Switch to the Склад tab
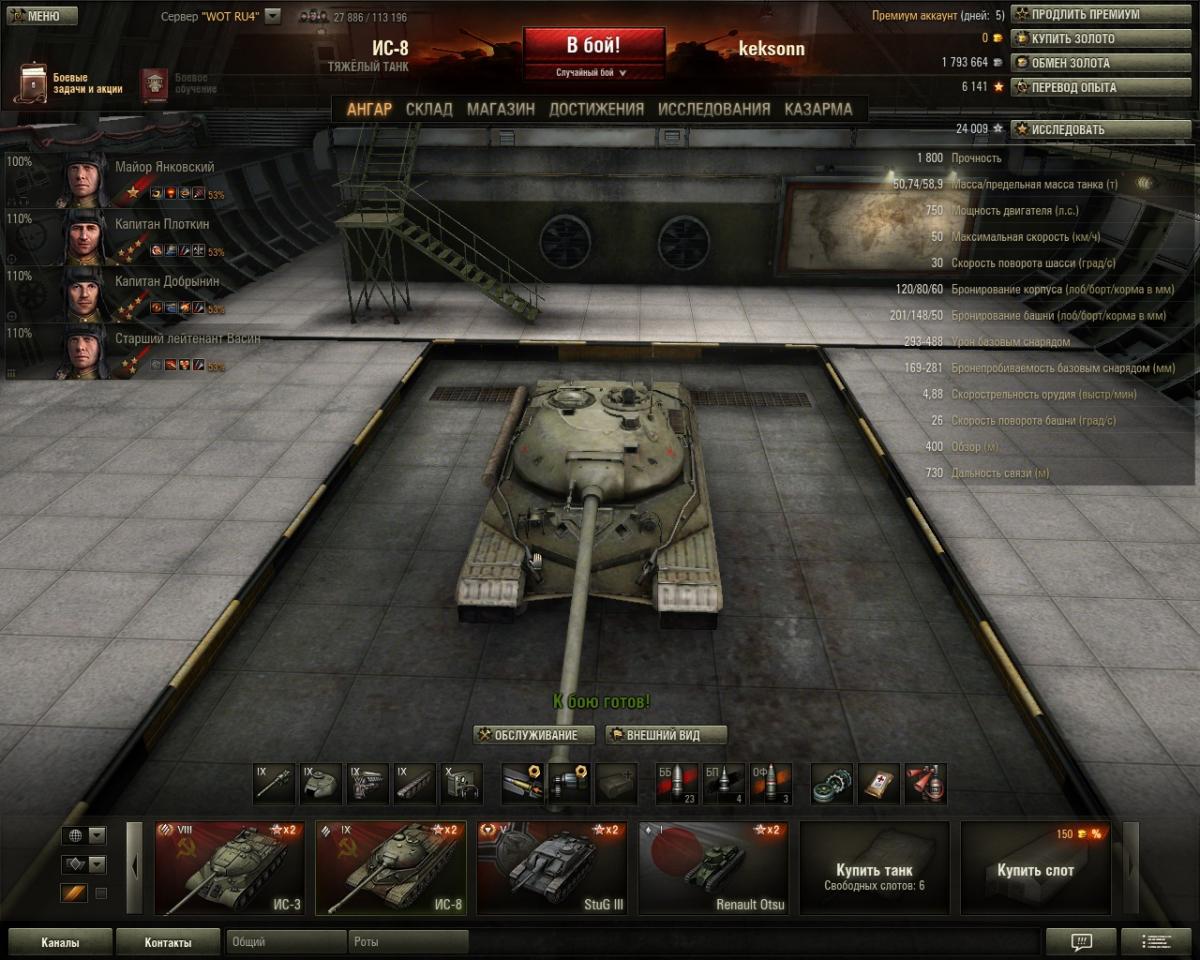 [x=429, y=109]
